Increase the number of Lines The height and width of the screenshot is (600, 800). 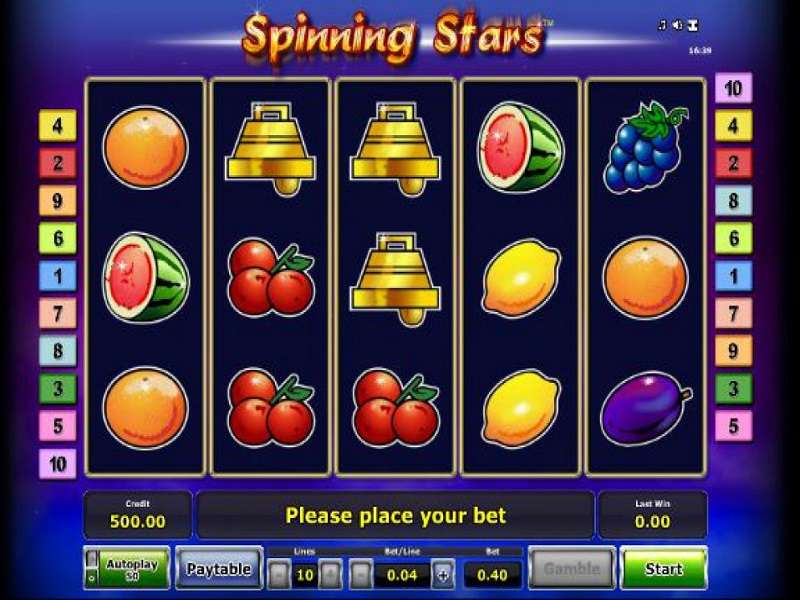(x=330, y=575)
